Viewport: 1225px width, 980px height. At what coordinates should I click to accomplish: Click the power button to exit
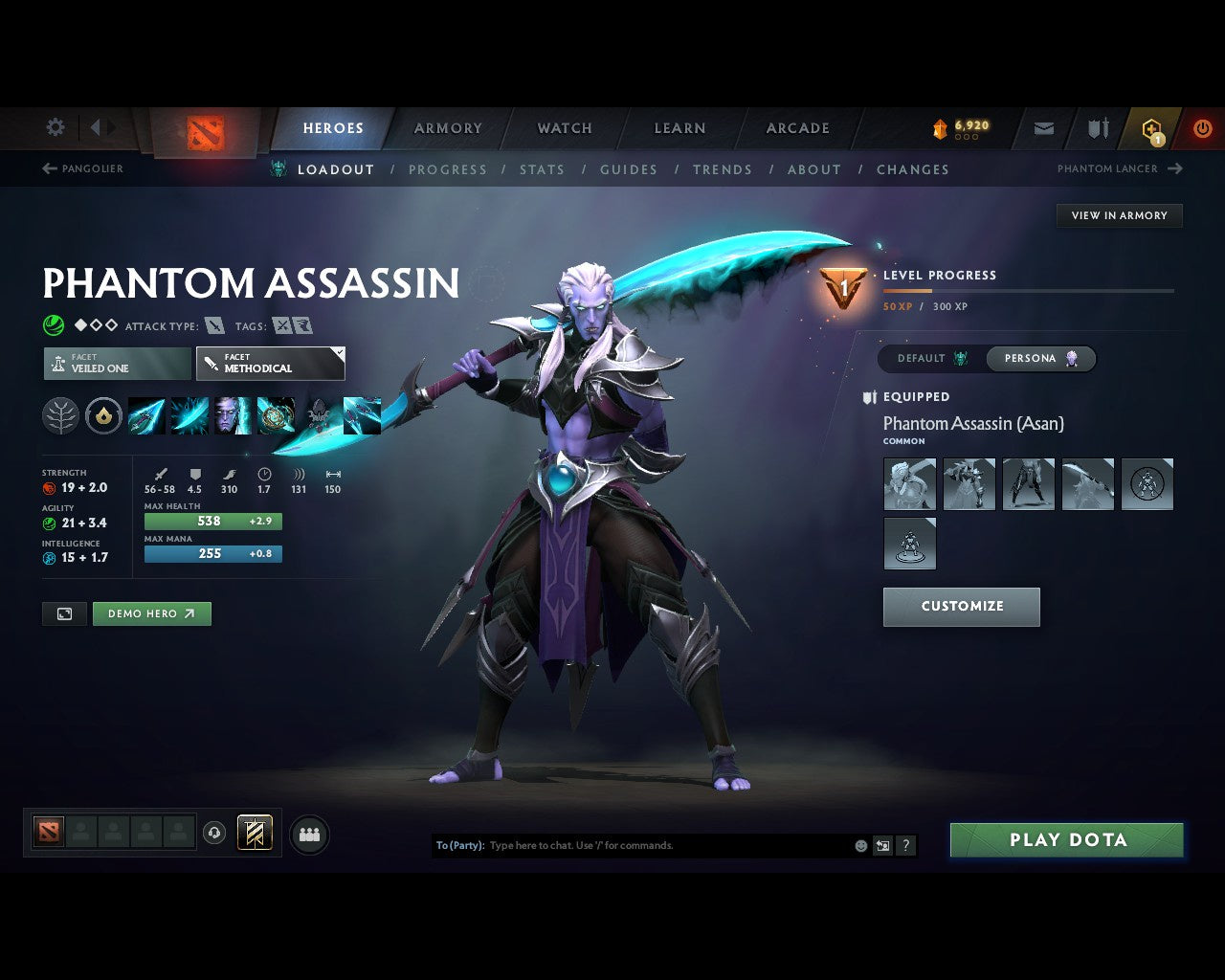(1202, 127)
